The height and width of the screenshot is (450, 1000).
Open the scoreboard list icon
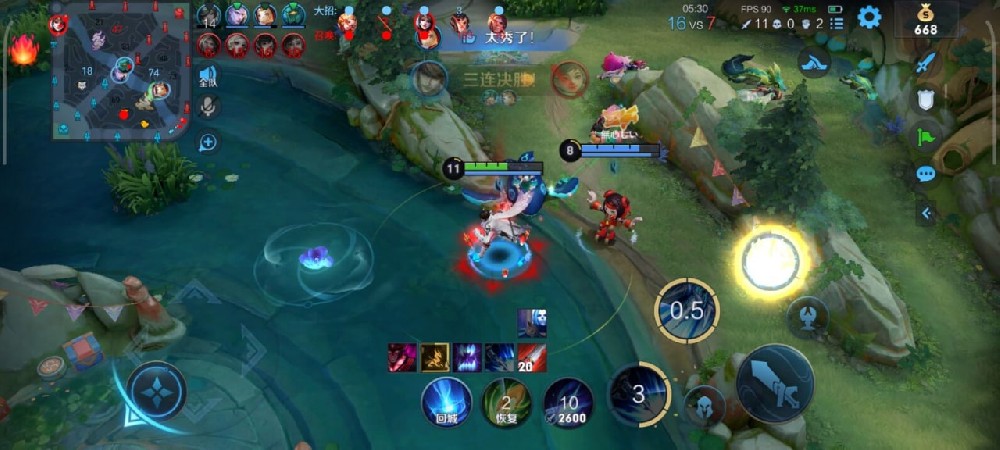click(838, 22)
